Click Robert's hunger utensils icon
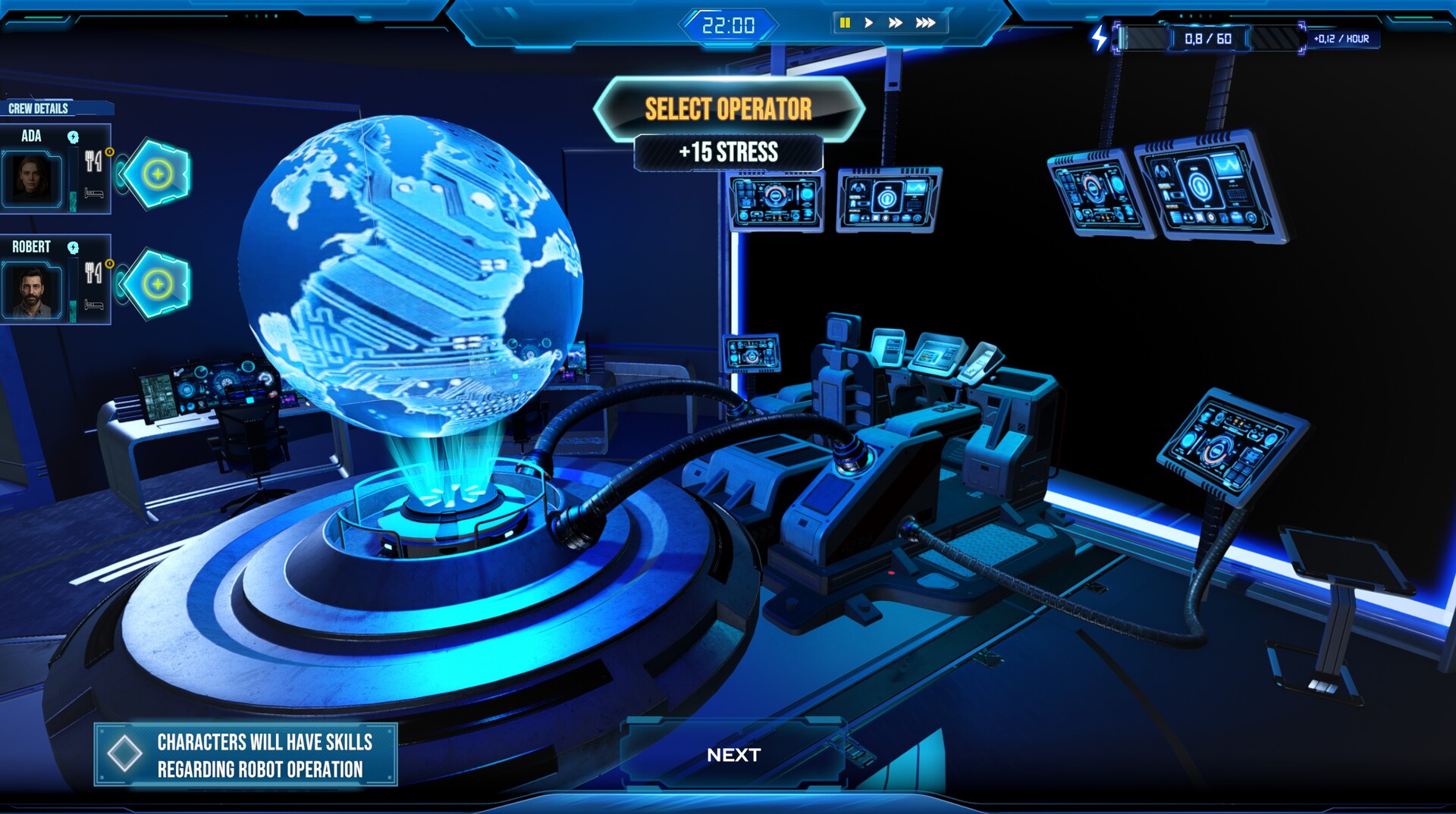 (x=92, y=273)
